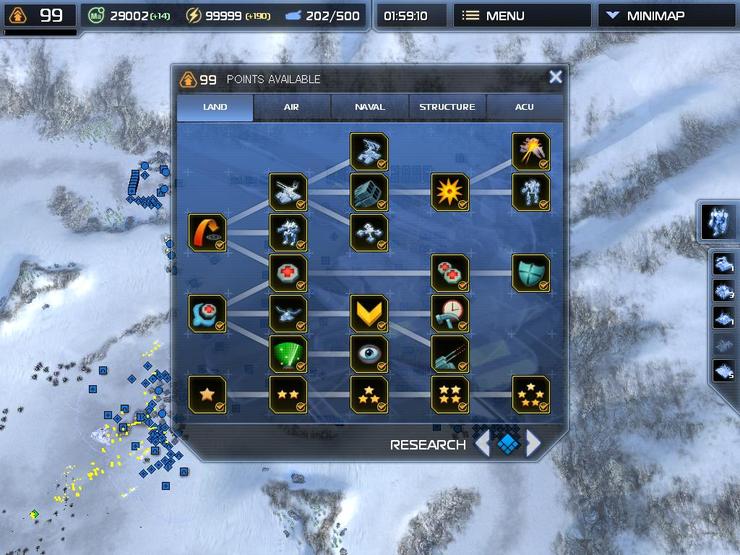This screenshot has height=555, width=740.
Task: Select the single-star veterancy research
Action: pos(207,394)
